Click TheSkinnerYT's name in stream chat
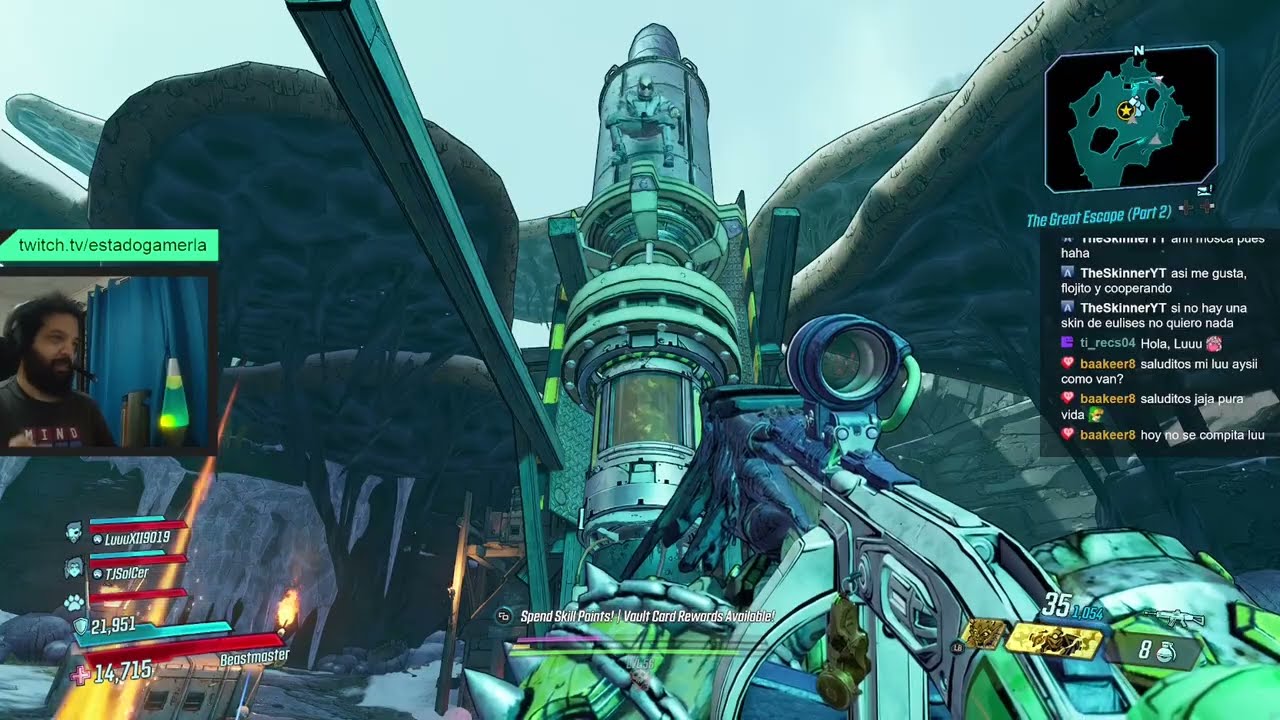1280x720 pixels. click(1123, 273)
